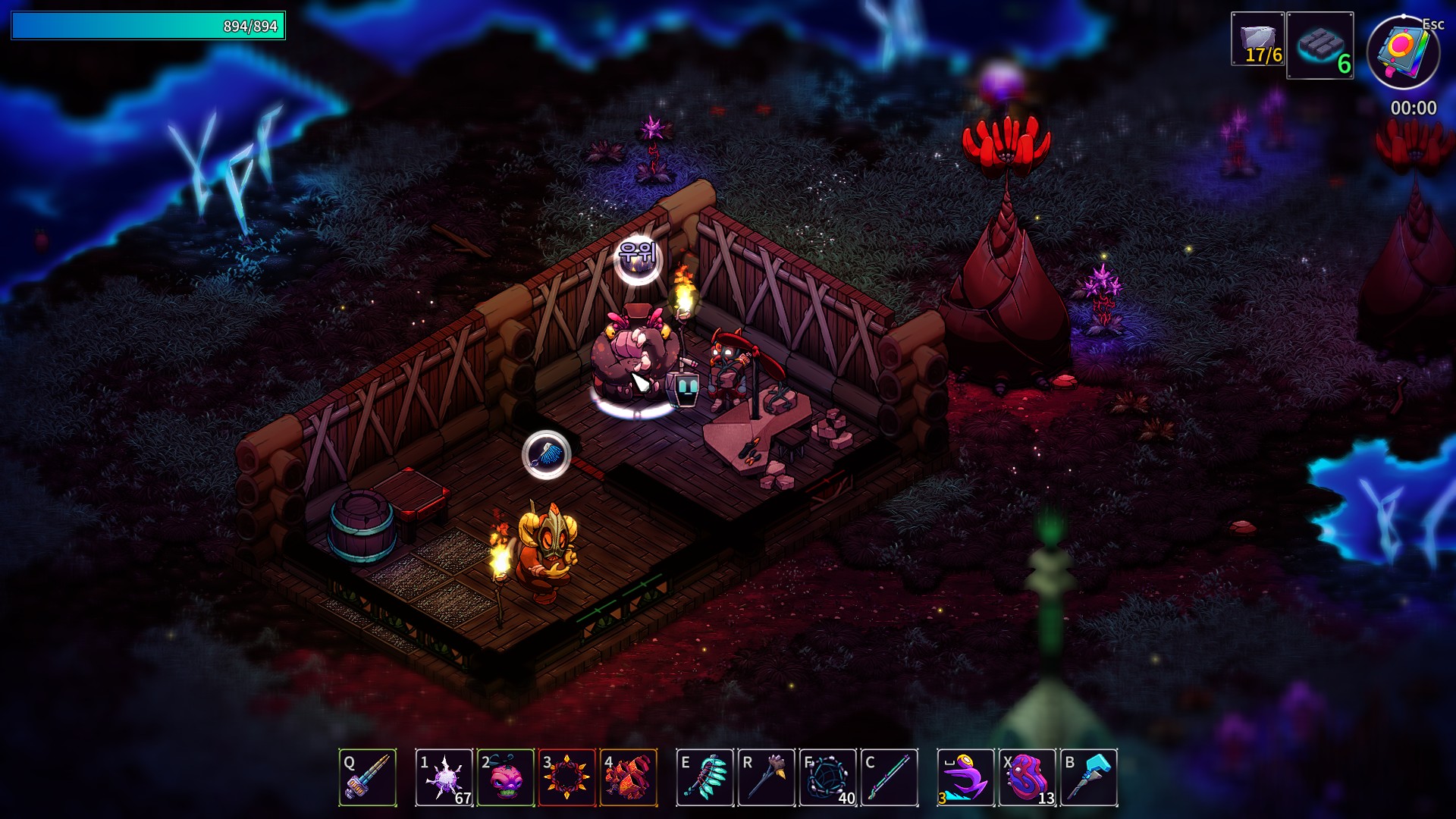Click the grey stone resource slot

click(1257, 39)
